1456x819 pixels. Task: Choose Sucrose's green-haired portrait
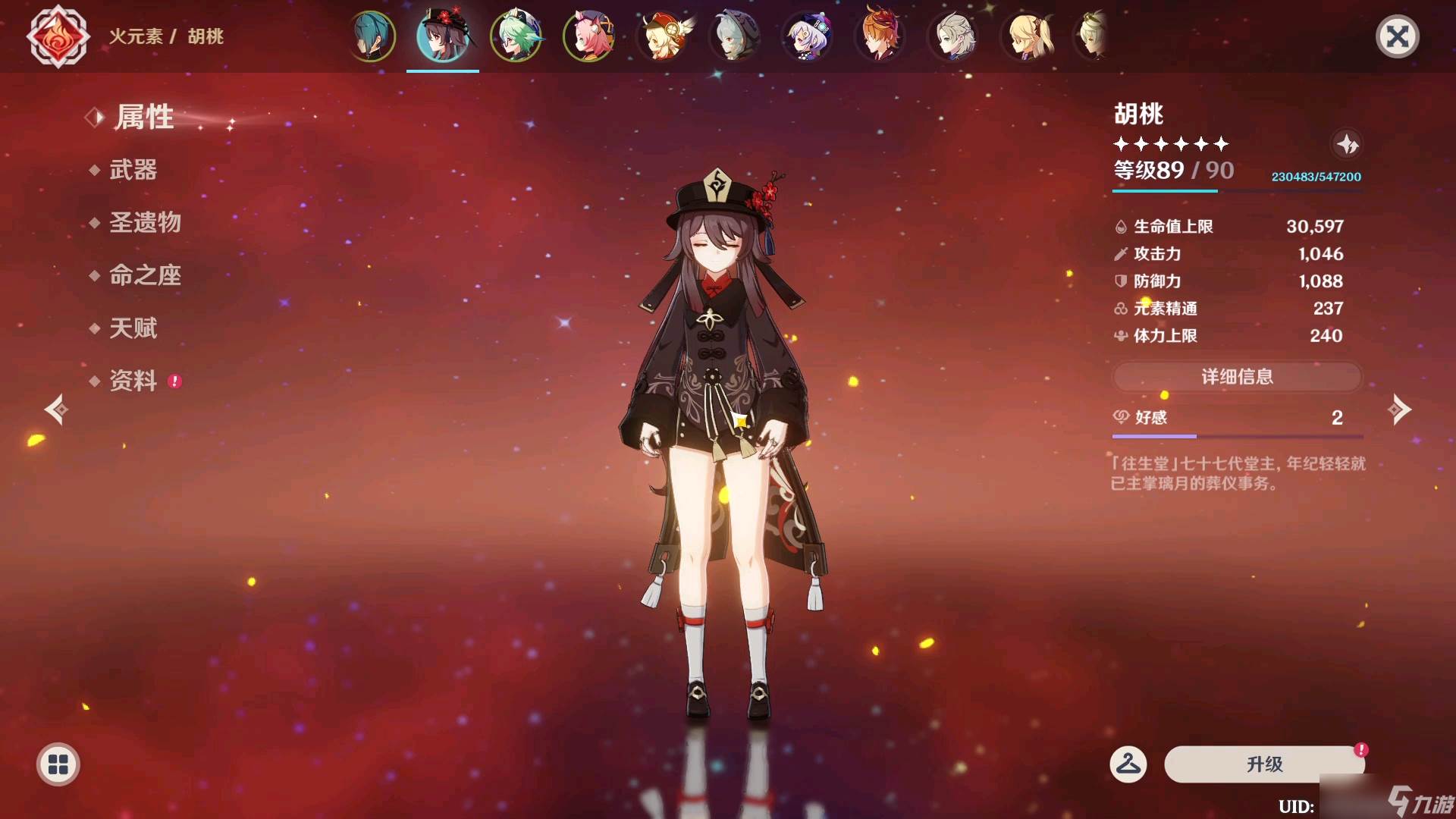(516, 36)
